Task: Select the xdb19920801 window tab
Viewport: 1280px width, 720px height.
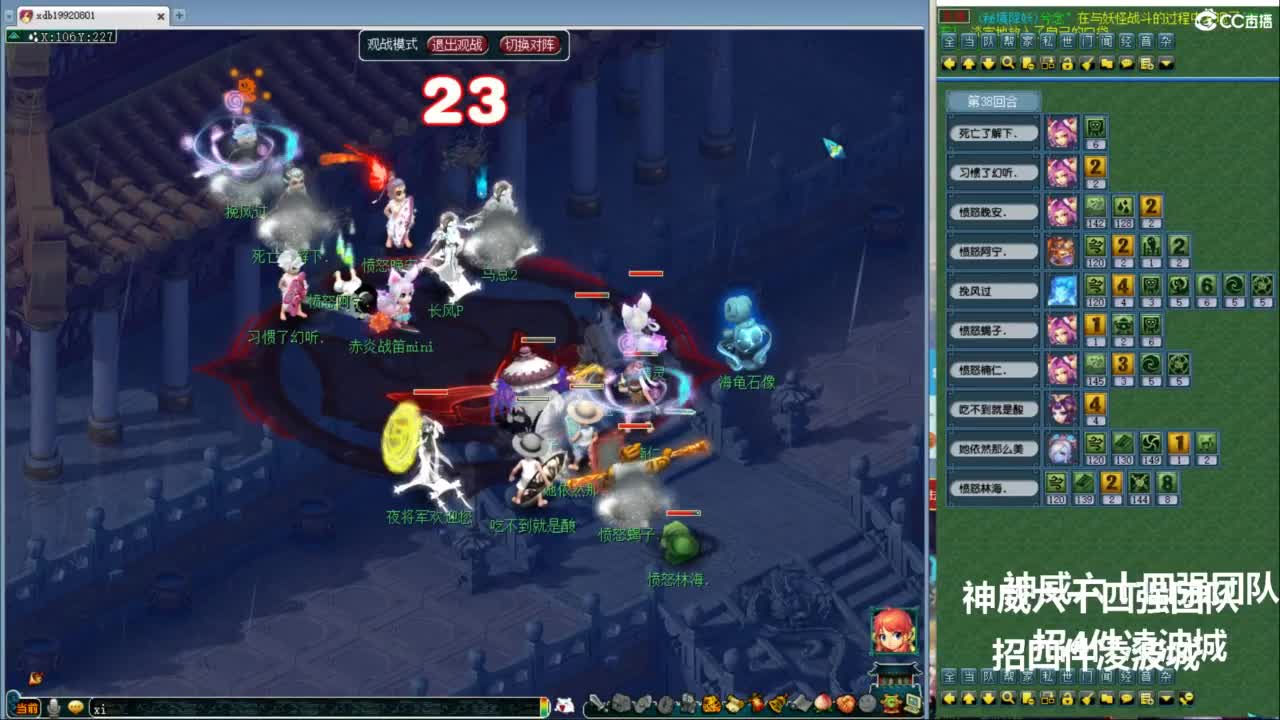Action: coord(60,16)
